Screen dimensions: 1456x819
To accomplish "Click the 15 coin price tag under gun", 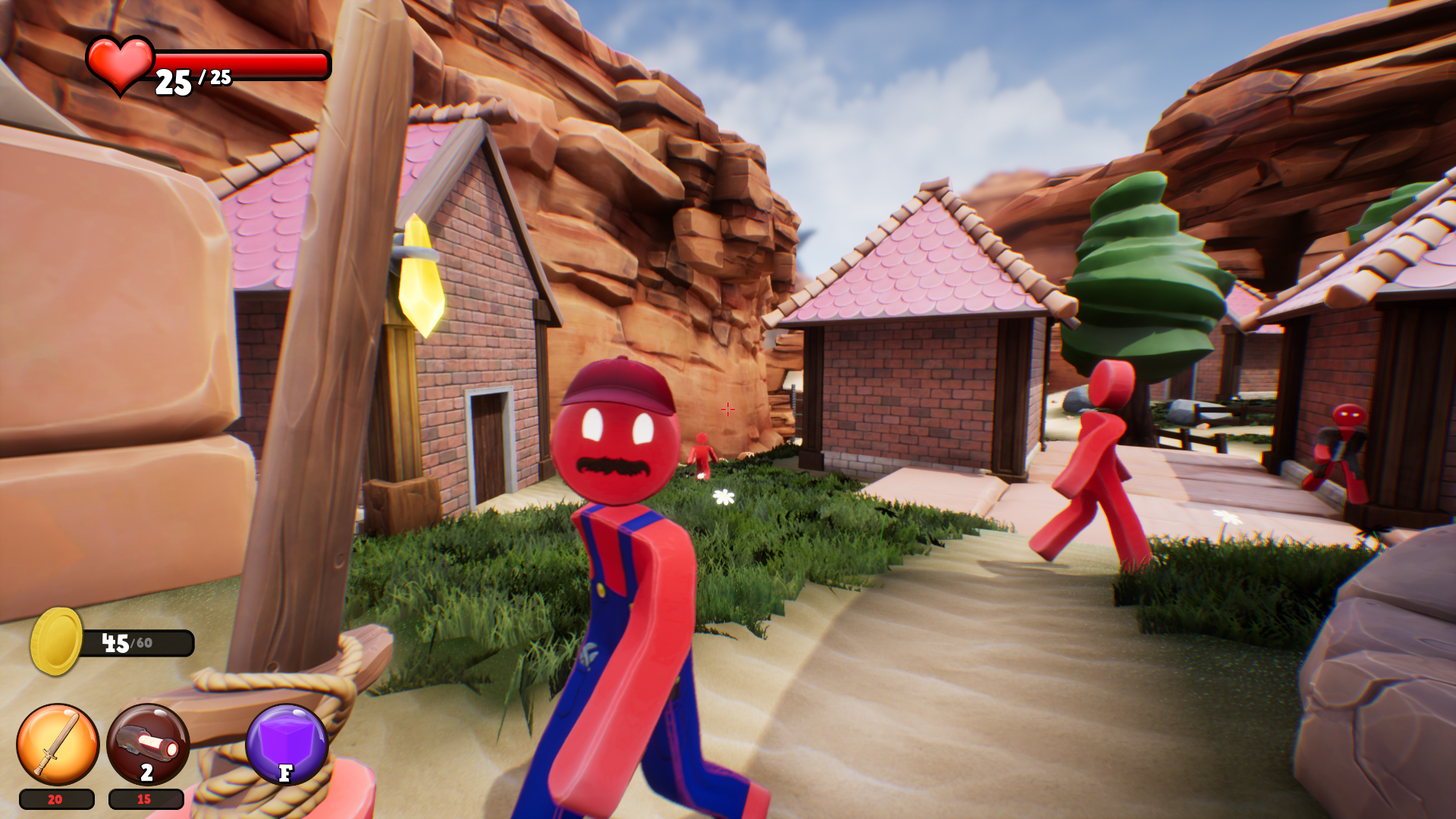I will (146, 800).
